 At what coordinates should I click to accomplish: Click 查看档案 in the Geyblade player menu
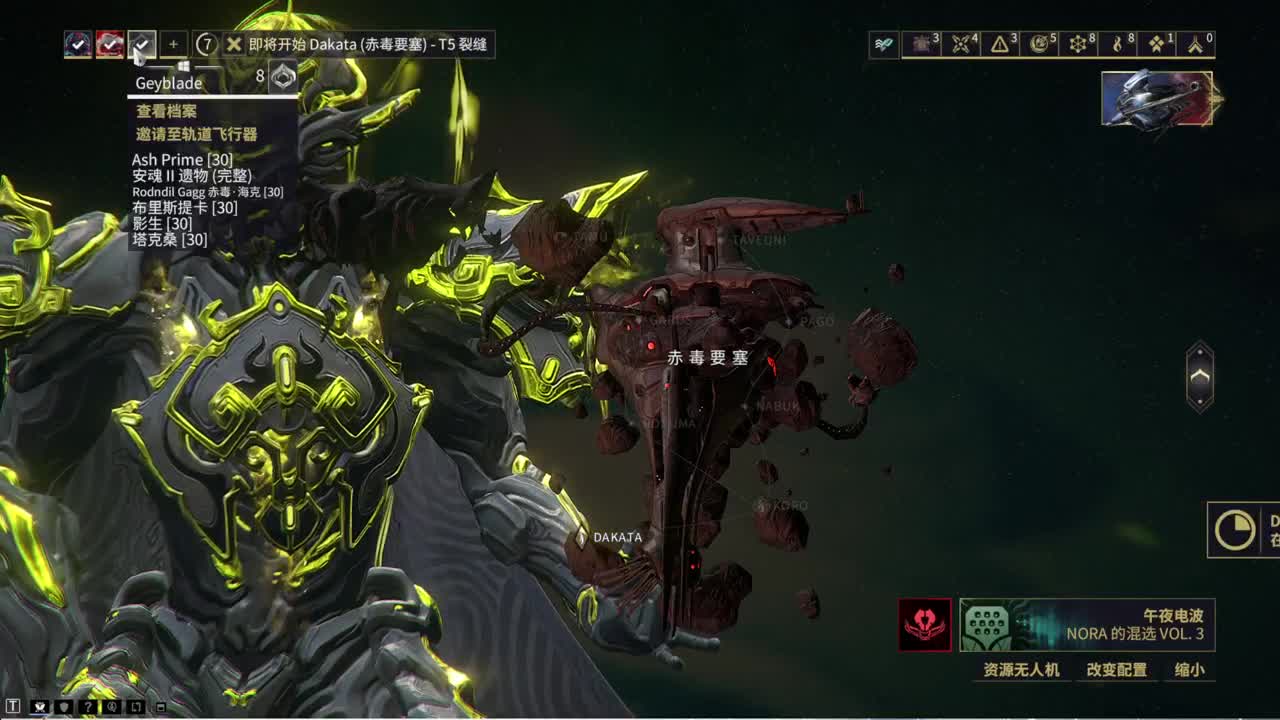167,112
